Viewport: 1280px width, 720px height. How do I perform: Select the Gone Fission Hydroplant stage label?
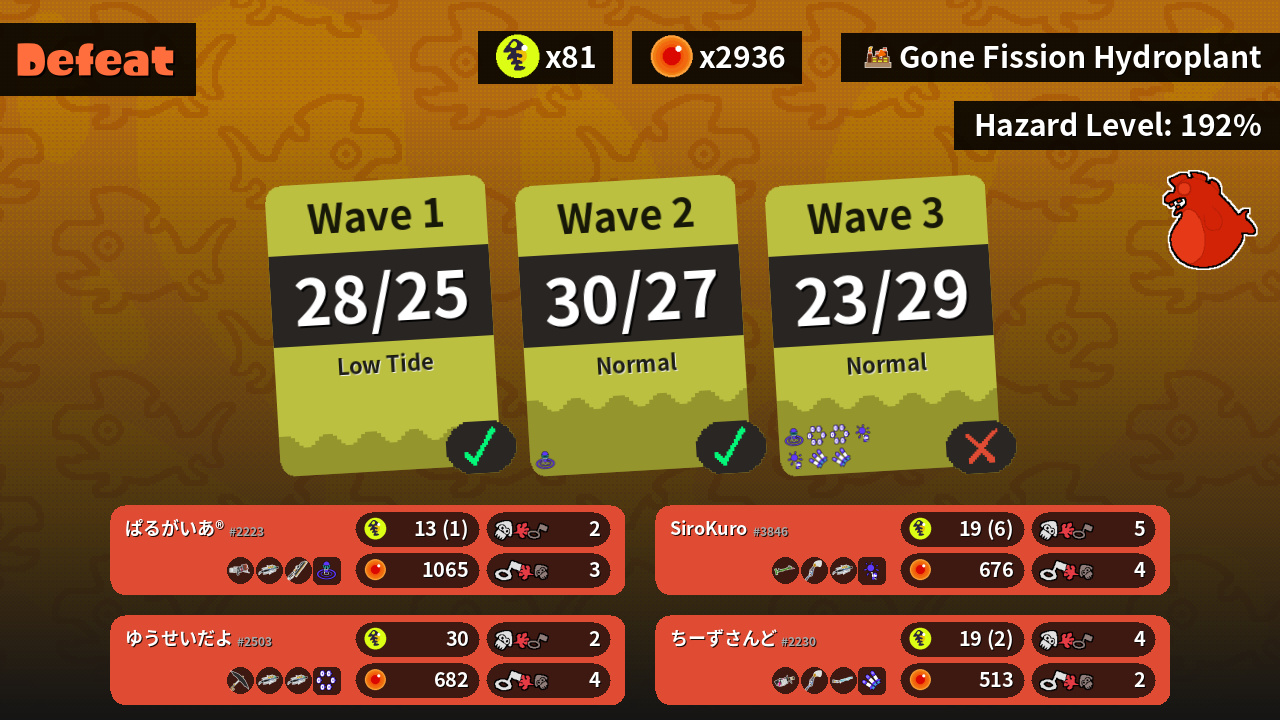[x=1062, y=58]
